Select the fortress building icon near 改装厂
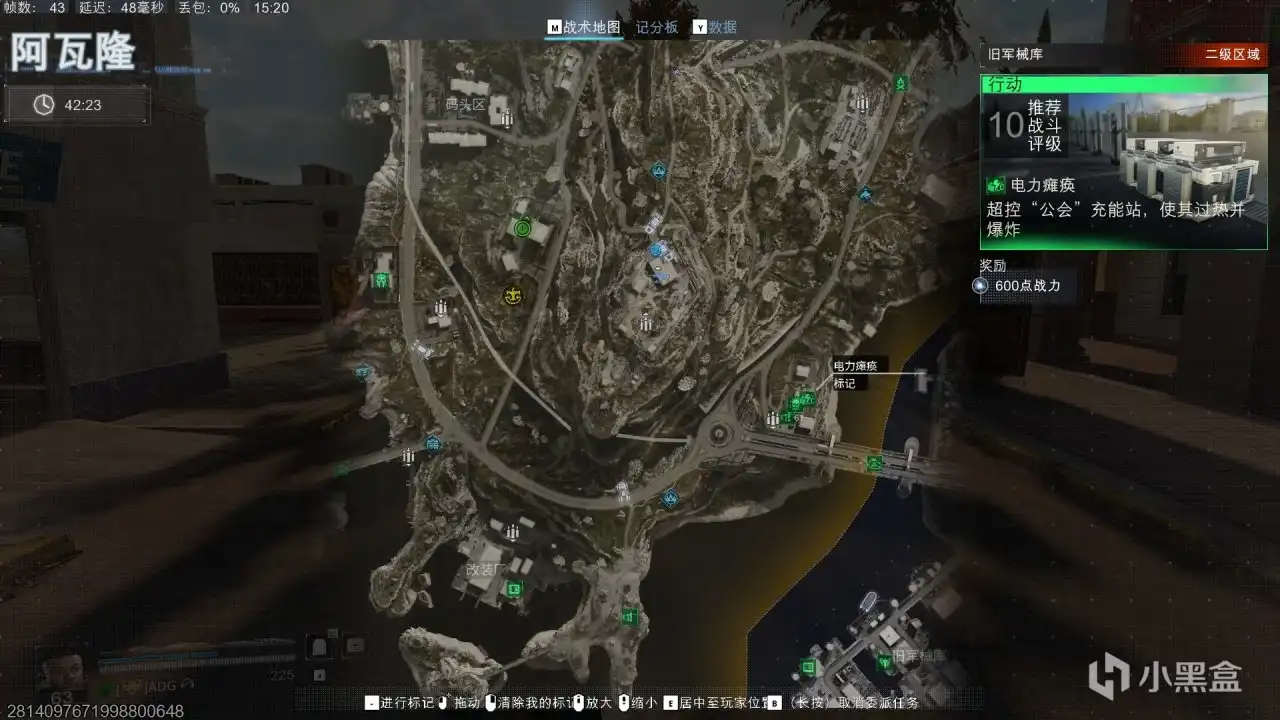Screen dimensions: 1280x720 click(512, 532)
